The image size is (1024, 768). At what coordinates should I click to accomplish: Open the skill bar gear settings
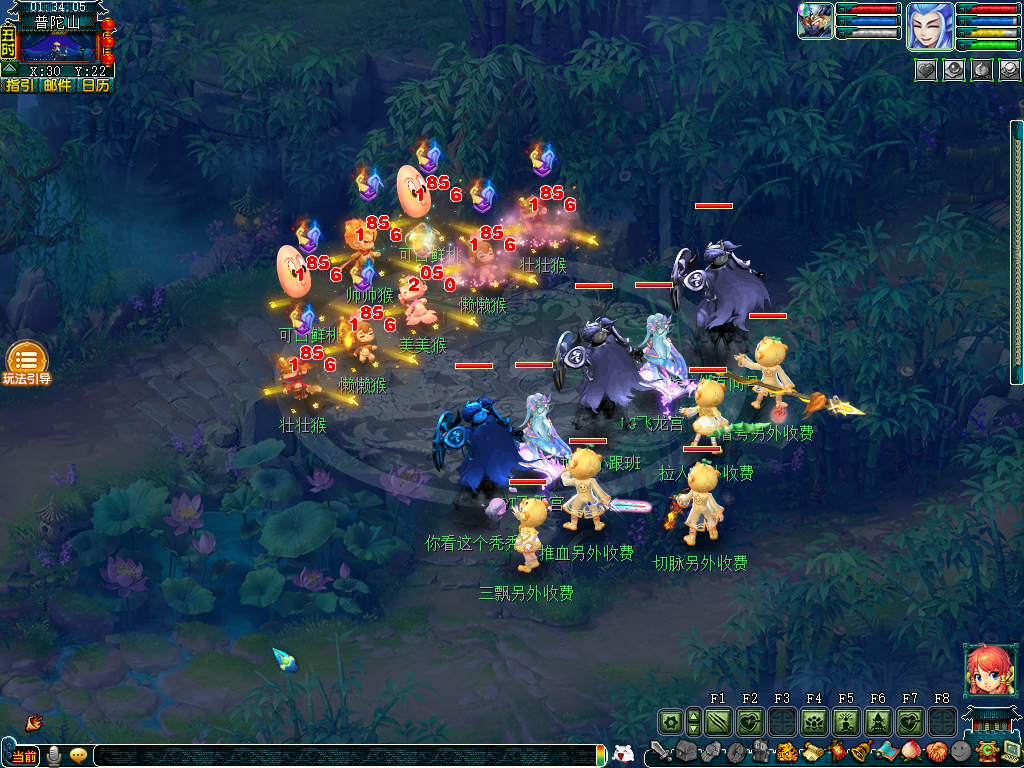point(670,721)
